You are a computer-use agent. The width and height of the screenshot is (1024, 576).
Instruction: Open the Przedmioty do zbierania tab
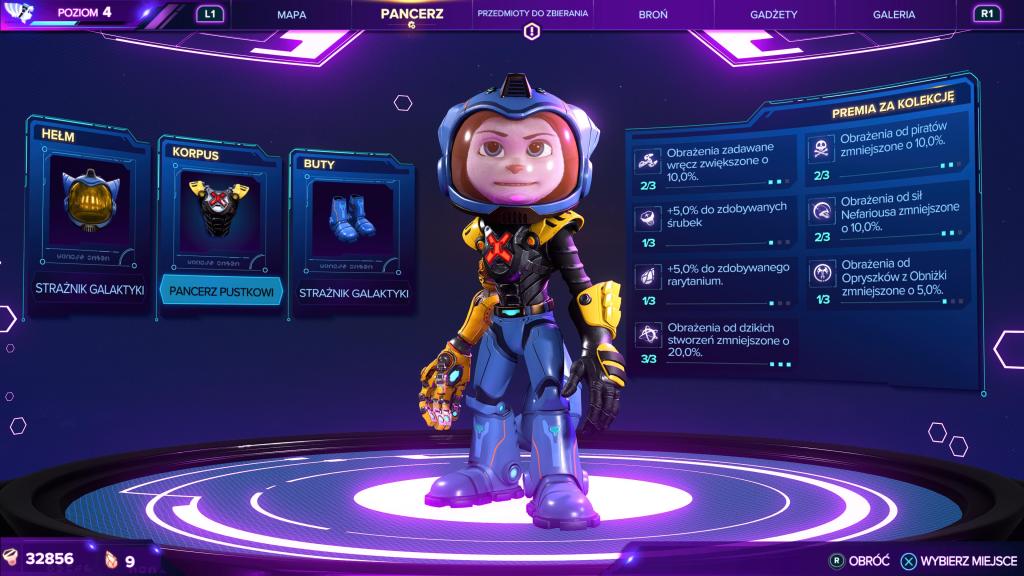pos(533,15)
